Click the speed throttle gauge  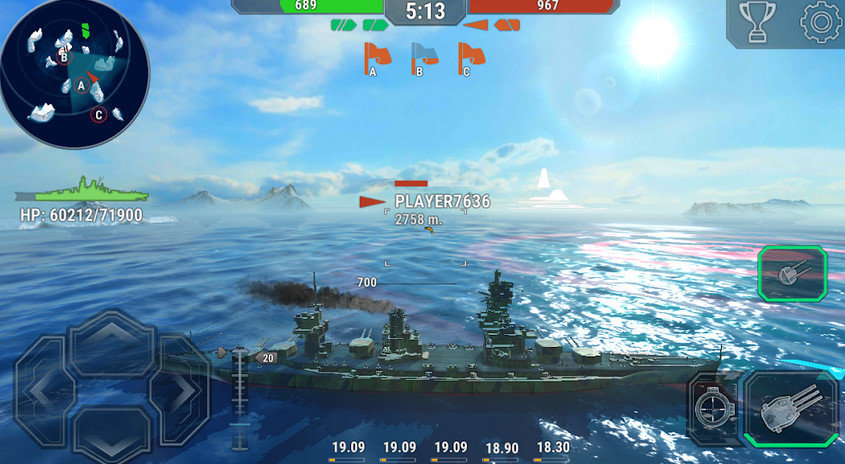coord(238,400)
